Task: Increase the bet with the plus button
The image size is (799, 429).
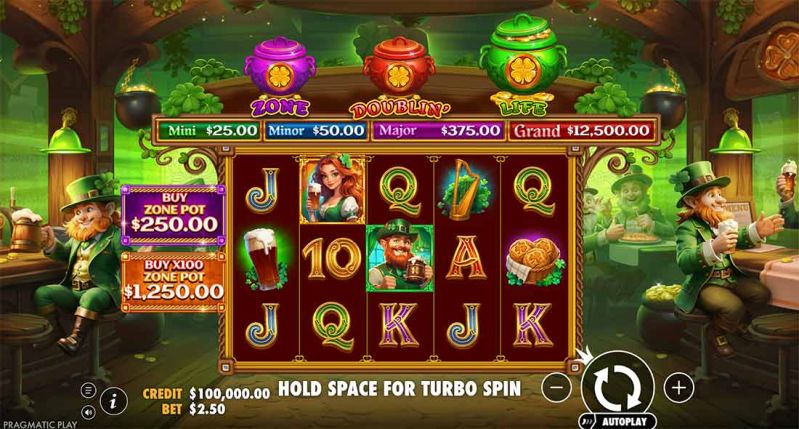Action: point(678,386)
